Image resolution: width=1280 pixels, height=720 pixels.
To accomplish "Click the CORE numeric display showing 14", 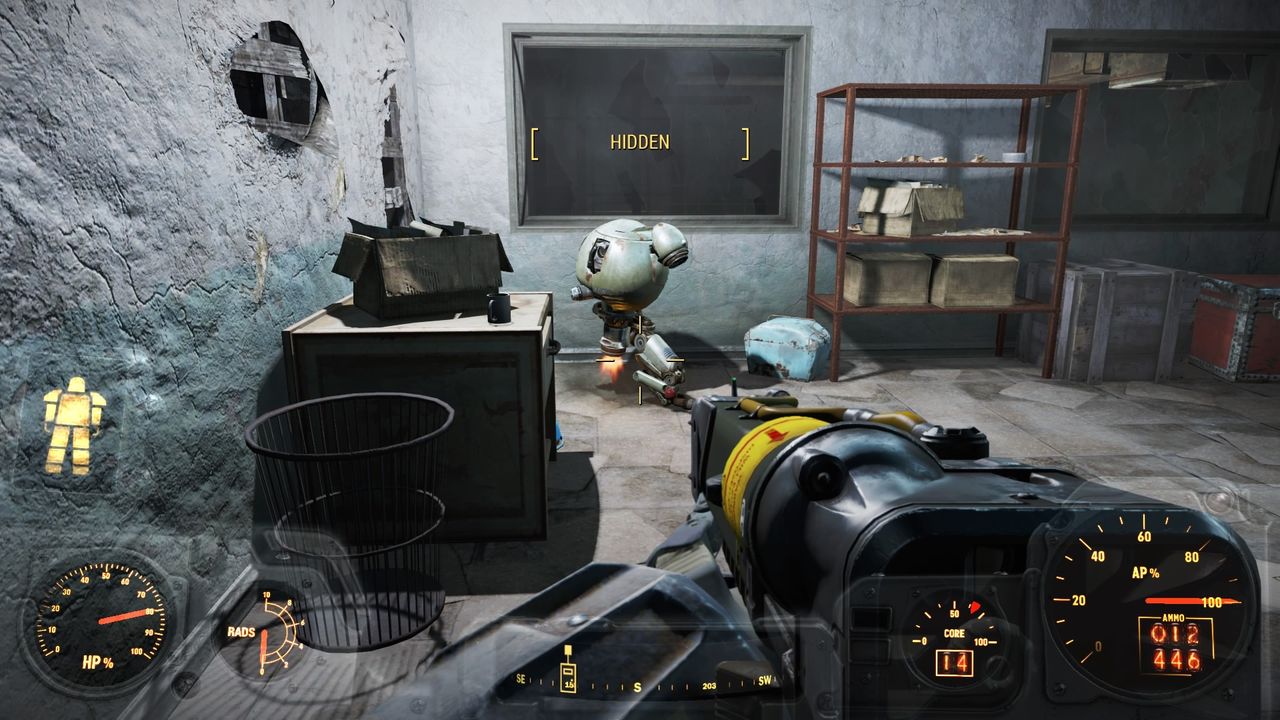I will [957, 662].
